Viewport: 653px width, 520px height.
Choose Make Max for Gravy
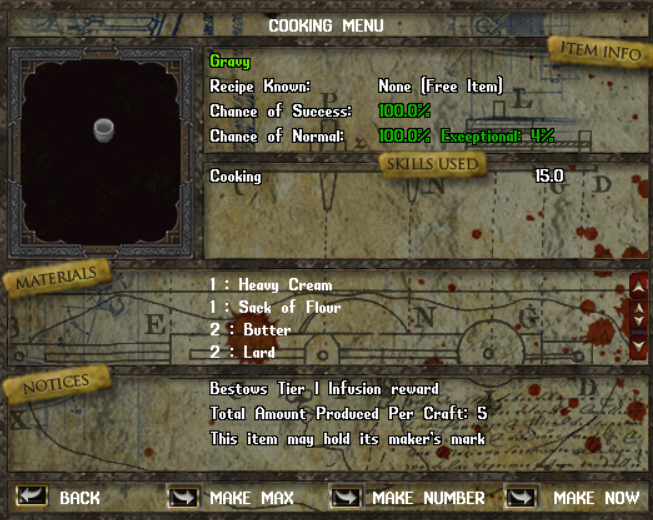183,497
